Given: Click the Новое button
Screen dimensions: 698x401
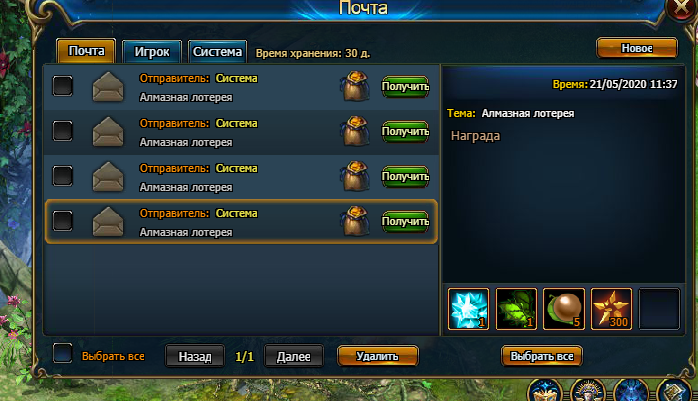Looking at the screenshot, I should click(x=637, y=48).
